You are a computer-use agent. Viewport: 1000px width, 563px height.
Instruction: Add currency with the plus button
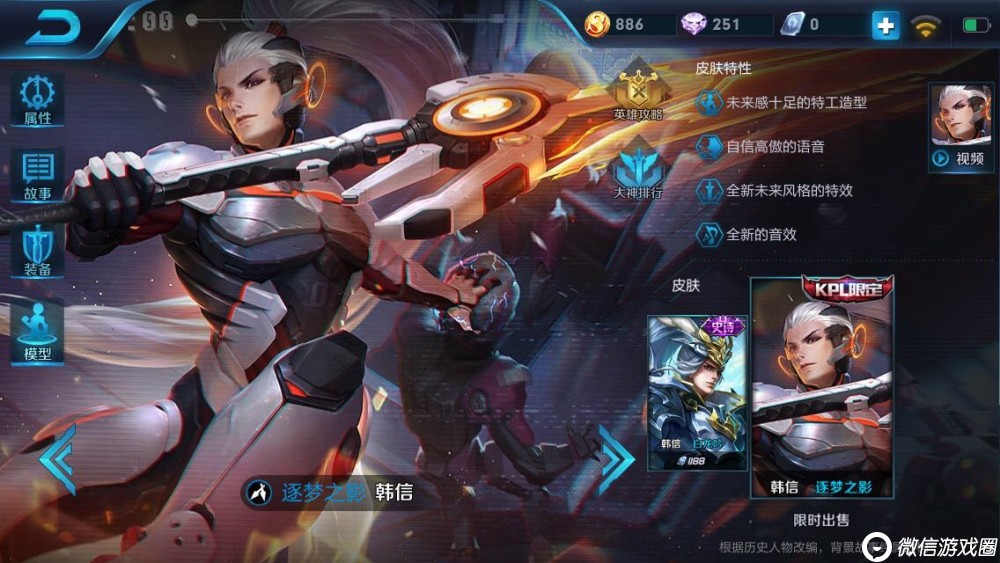pos(885,25)
